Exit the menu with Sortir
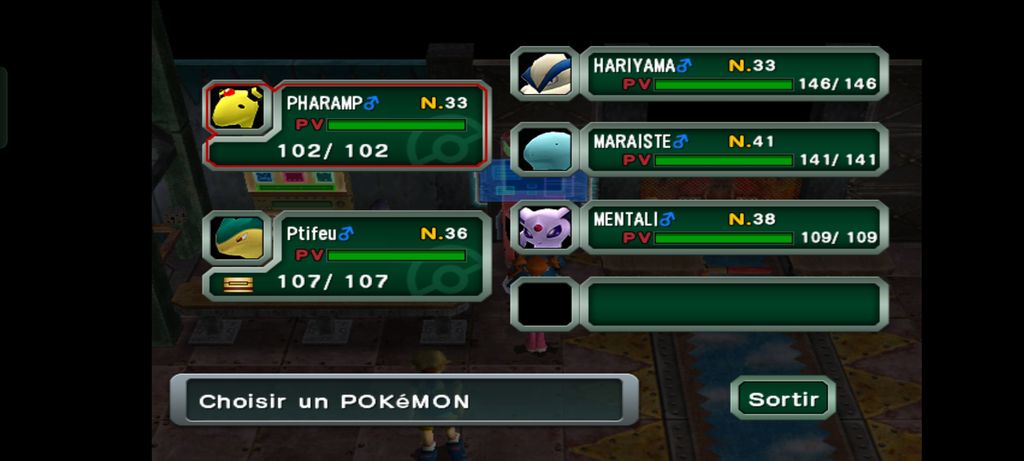 pyautogui.click(x=783, y=399)
